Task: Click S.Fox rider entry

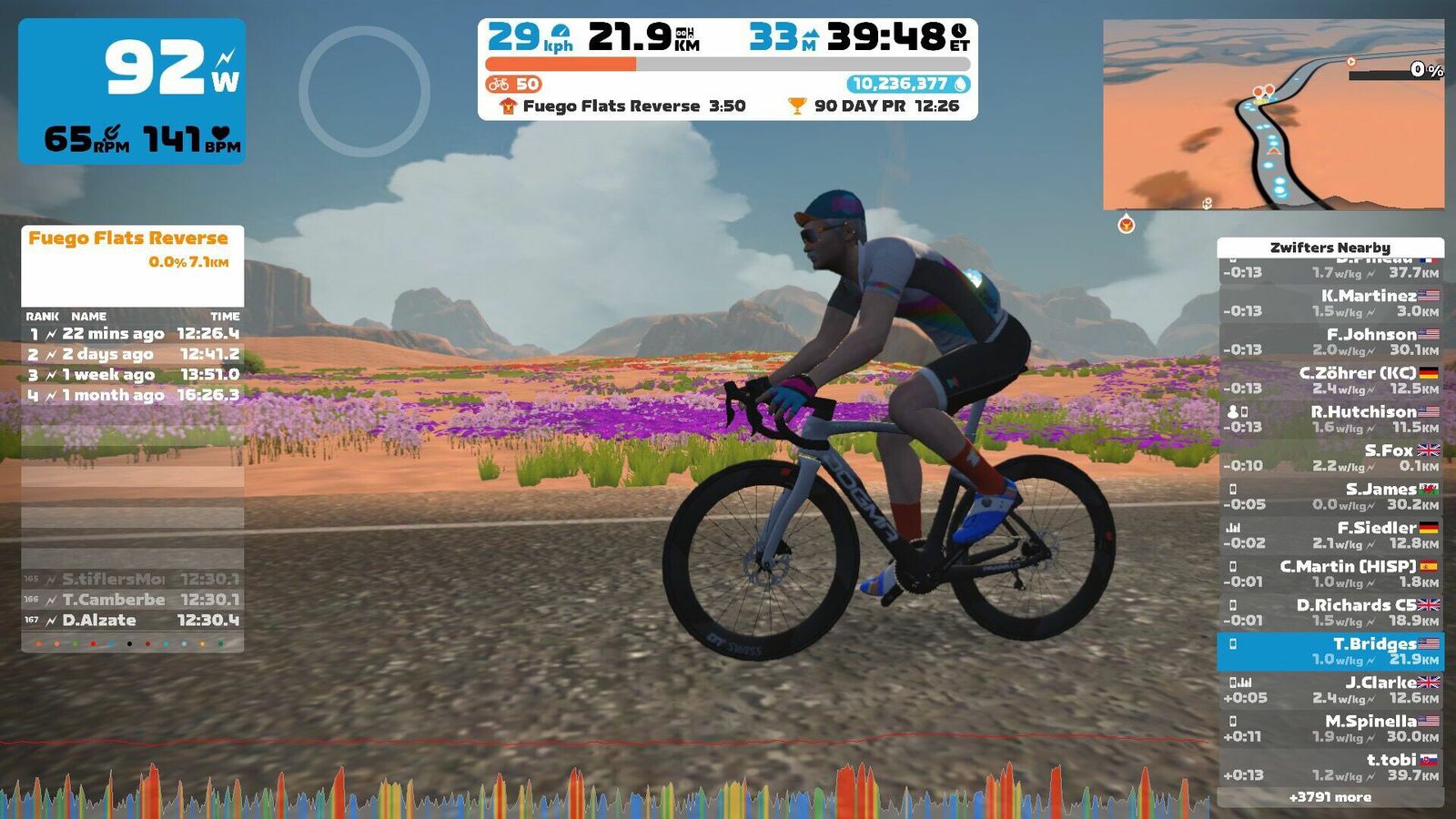Action: coord(1330,458)
